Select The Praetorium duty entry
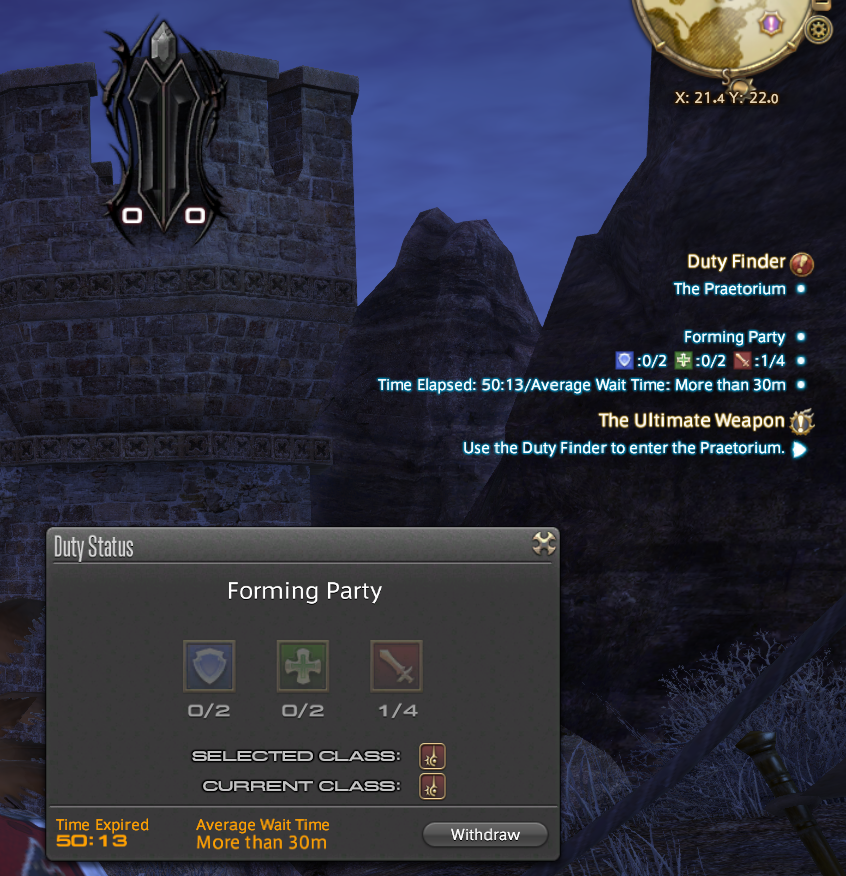 tap(728, 289)
